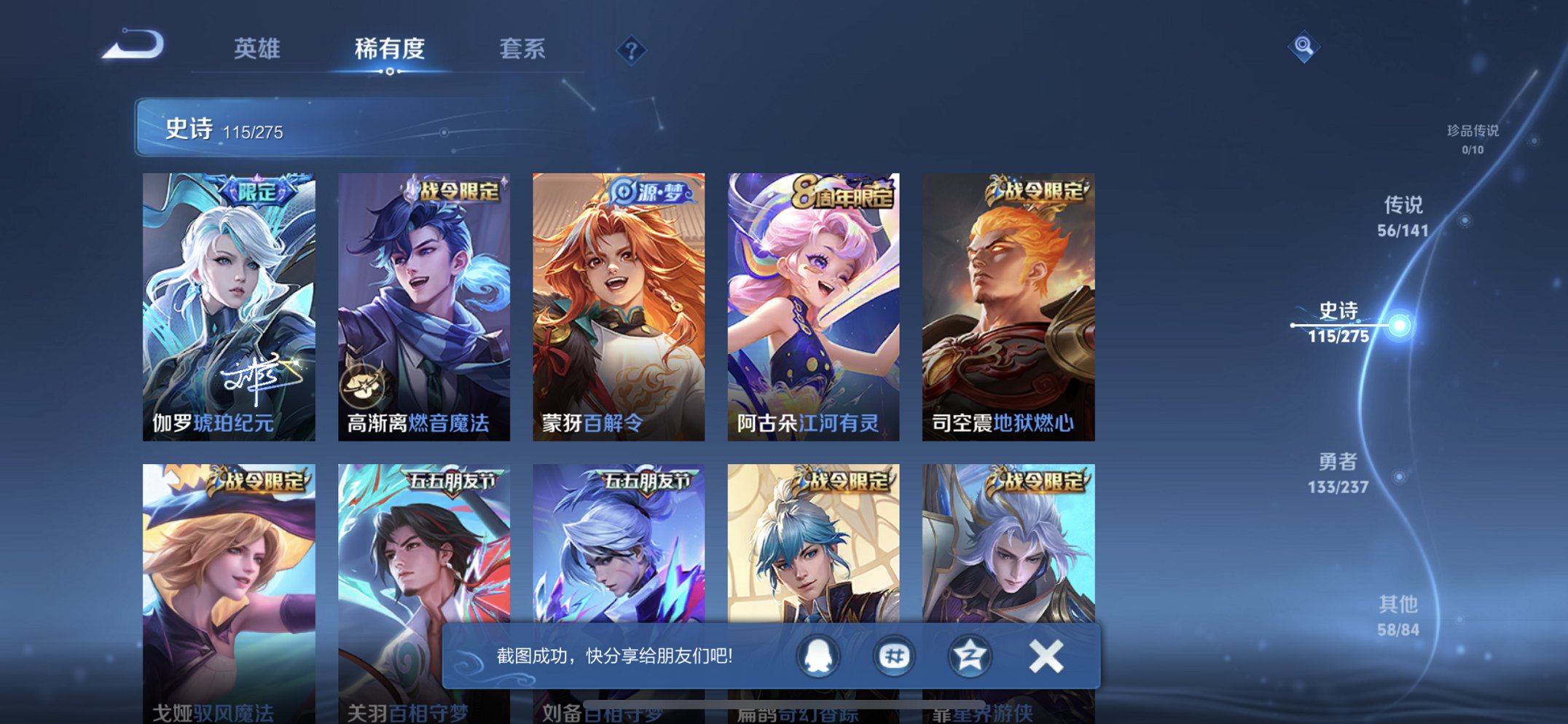1568x724 pixels.
Task: Dismiss the share toast with the X
Action: click(1045, 655)
